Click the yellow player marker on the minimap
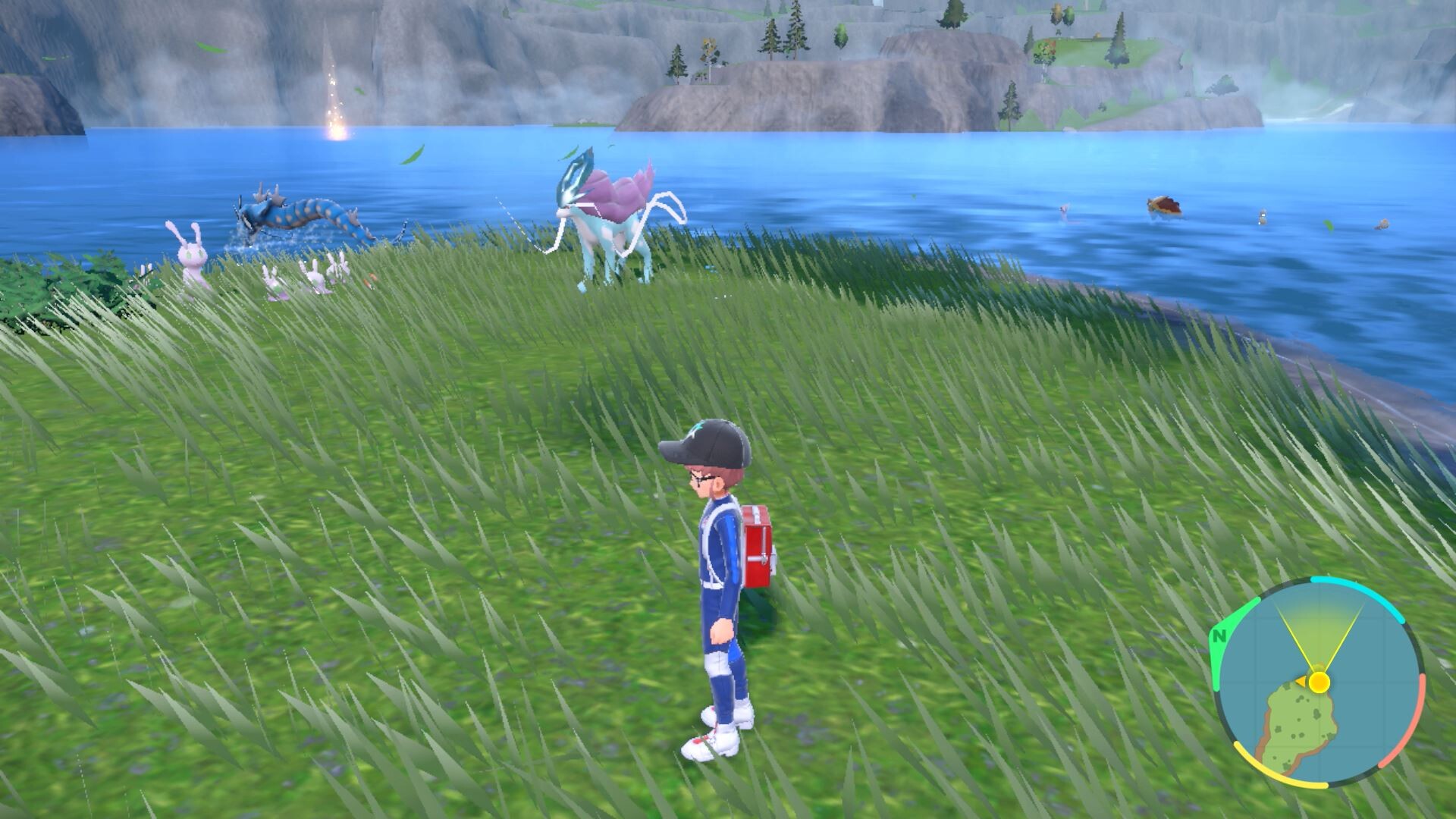The height and width of the screenshot is (819, 1456). click(1320, 682)
